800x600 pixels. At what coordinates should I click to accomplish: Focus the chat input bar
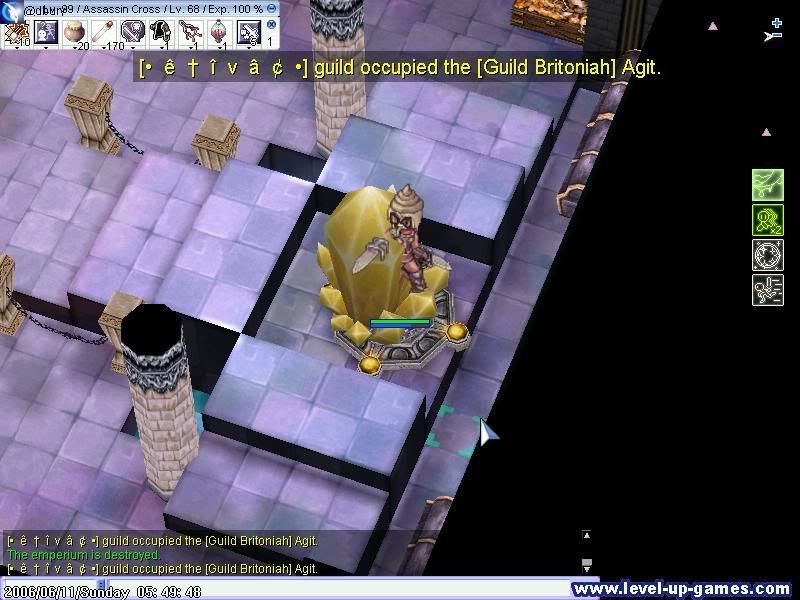click(300, 582)
